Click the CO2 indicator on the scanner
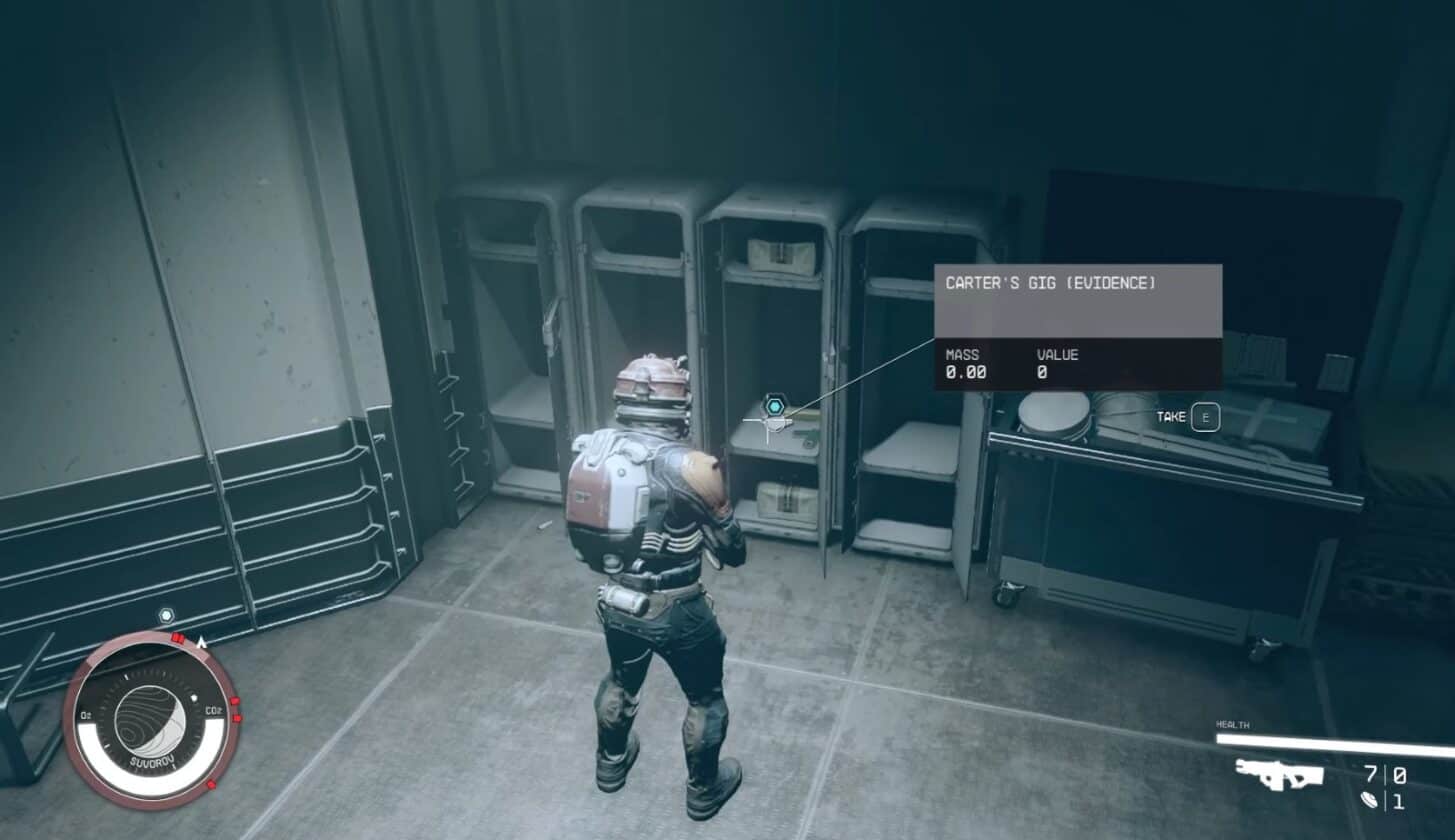The height and width of the screenshot is (840, 1455). pyautogui.click(x=212, y=710)
